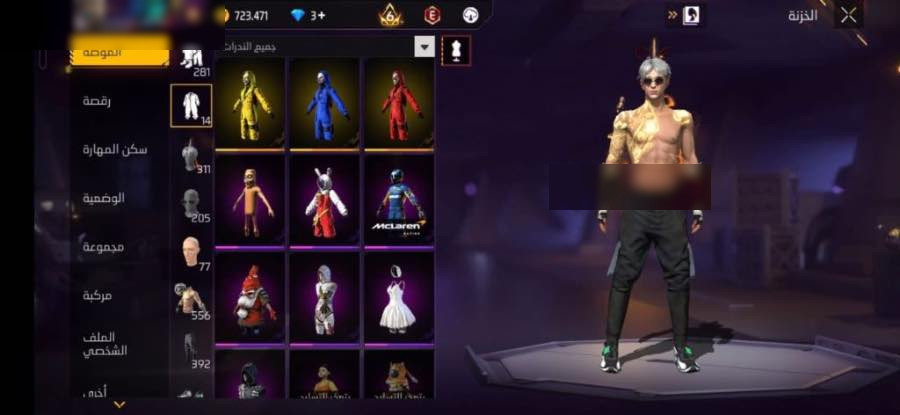Open the rarity filter dropdown
900x415 pixels.
pos(425,47)
